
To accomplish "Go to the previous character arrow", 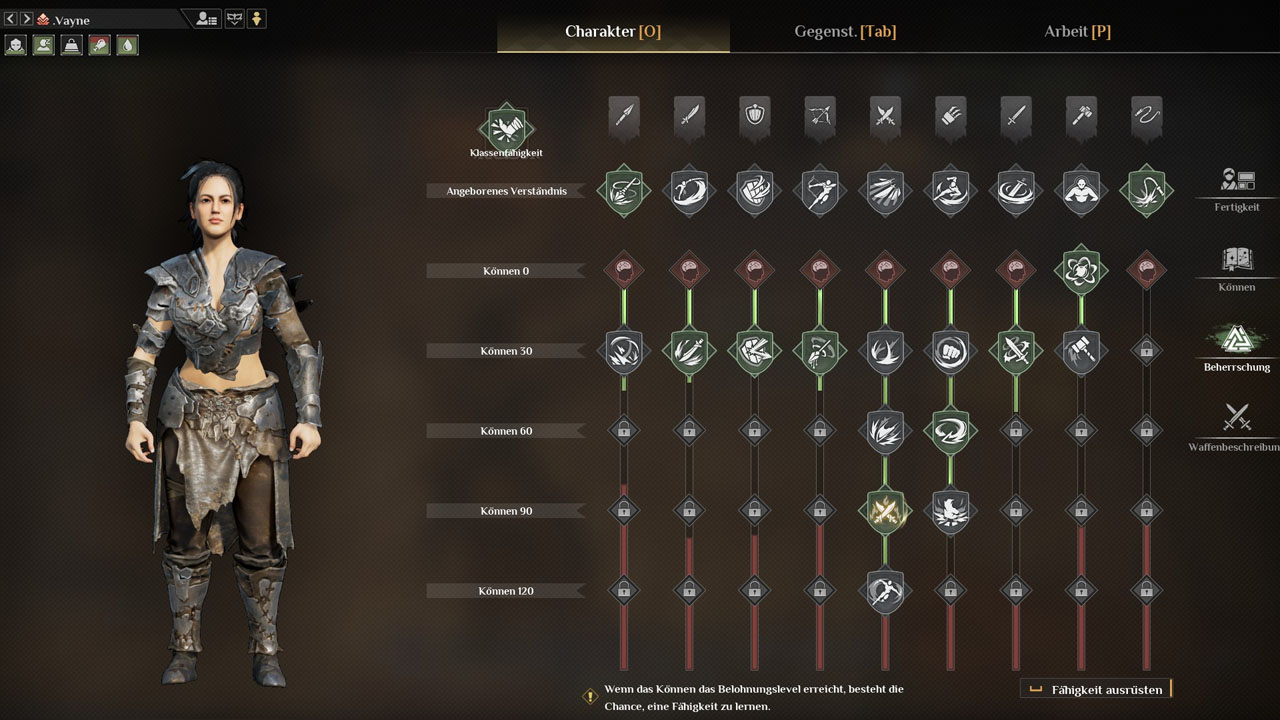I will tap(11, 19).
